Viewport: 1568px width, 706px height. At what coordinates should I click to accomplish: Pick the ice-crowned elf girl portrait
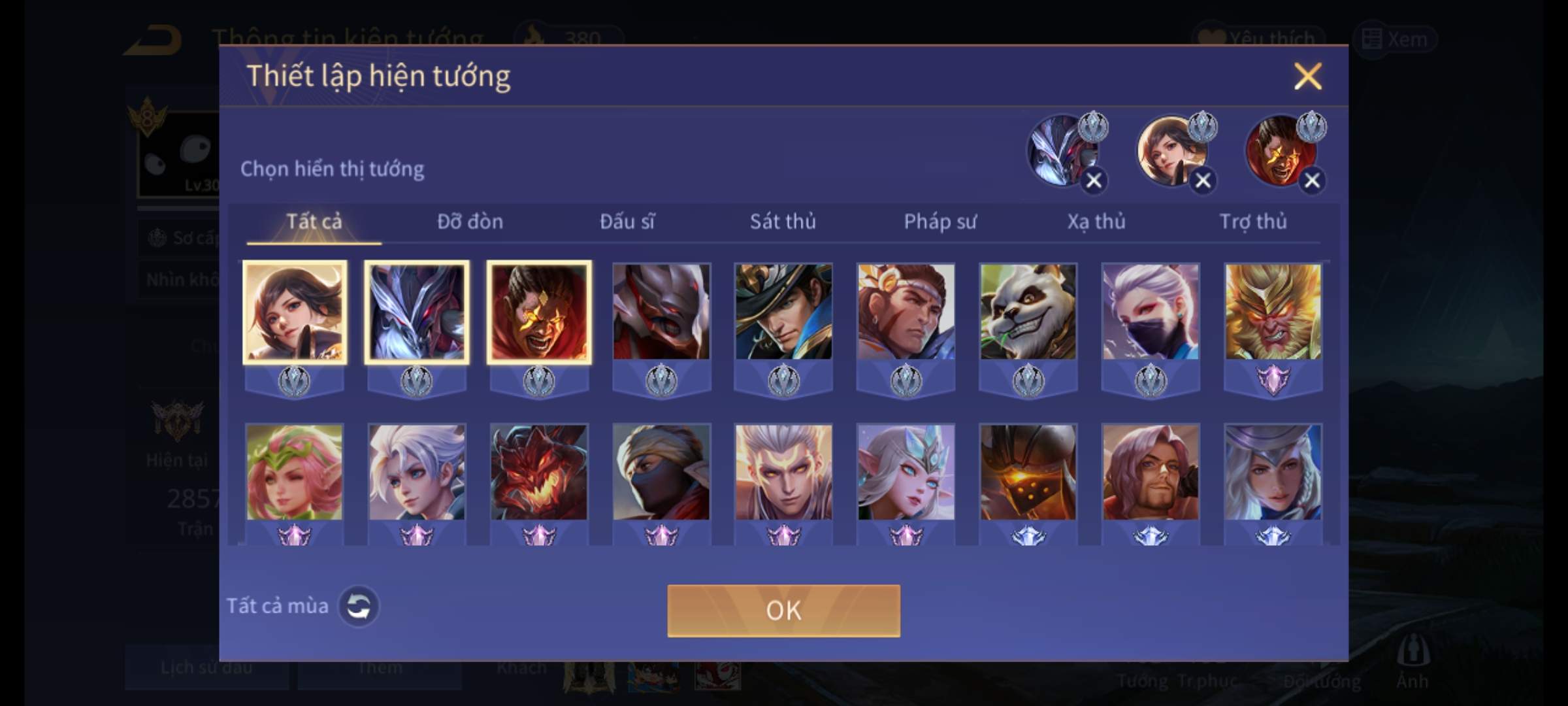coord(906,472)
